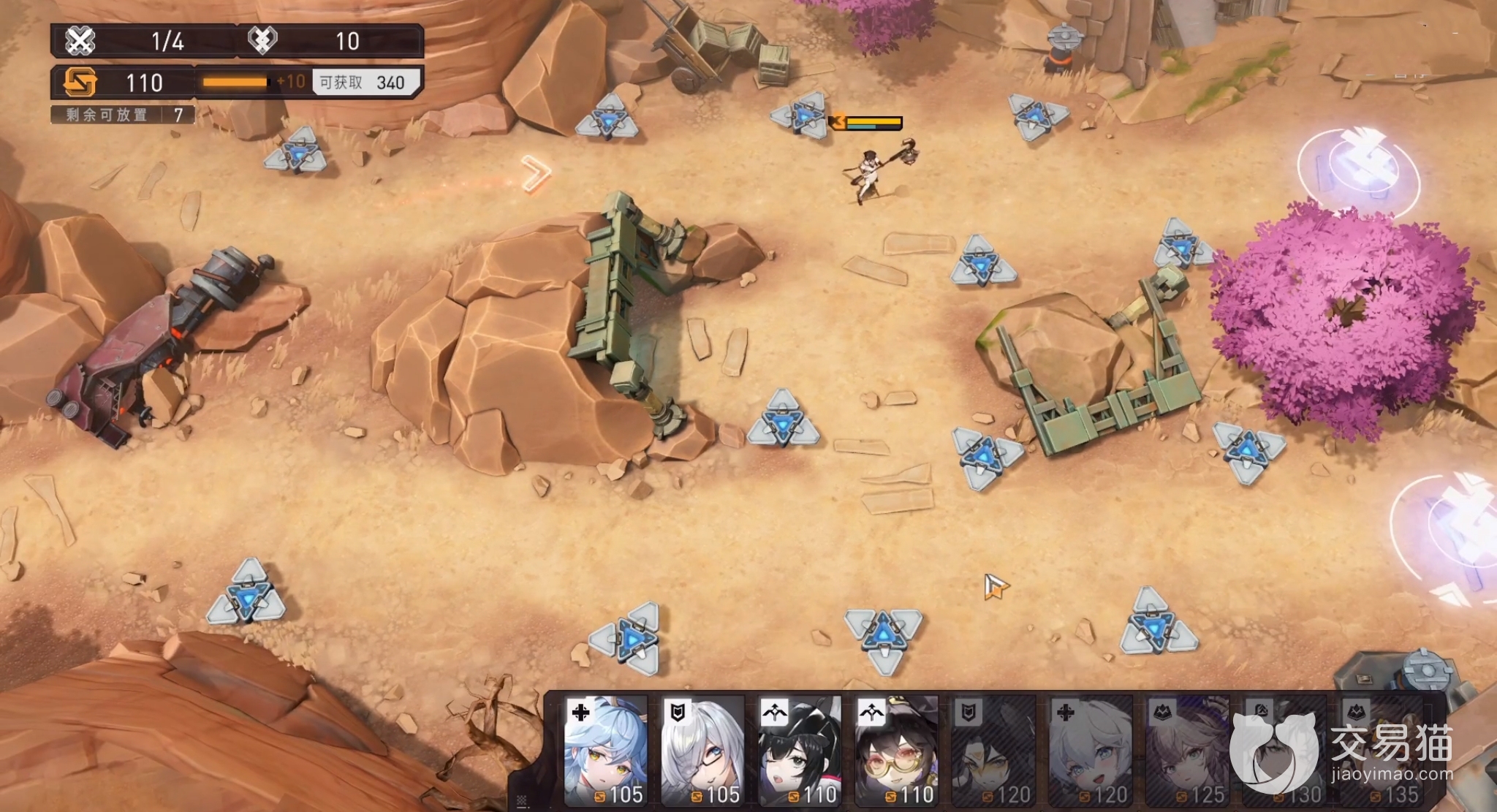Choose the white-haired shield character card
This screenshot has height=812, width=1497.
(702, 751)
